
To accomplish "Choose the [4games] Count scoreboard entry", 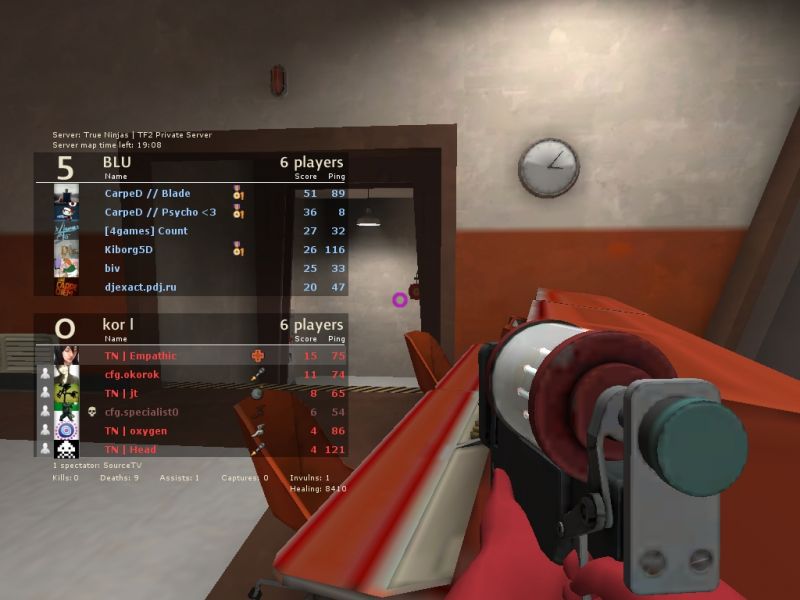I will [x=146, y=231].
